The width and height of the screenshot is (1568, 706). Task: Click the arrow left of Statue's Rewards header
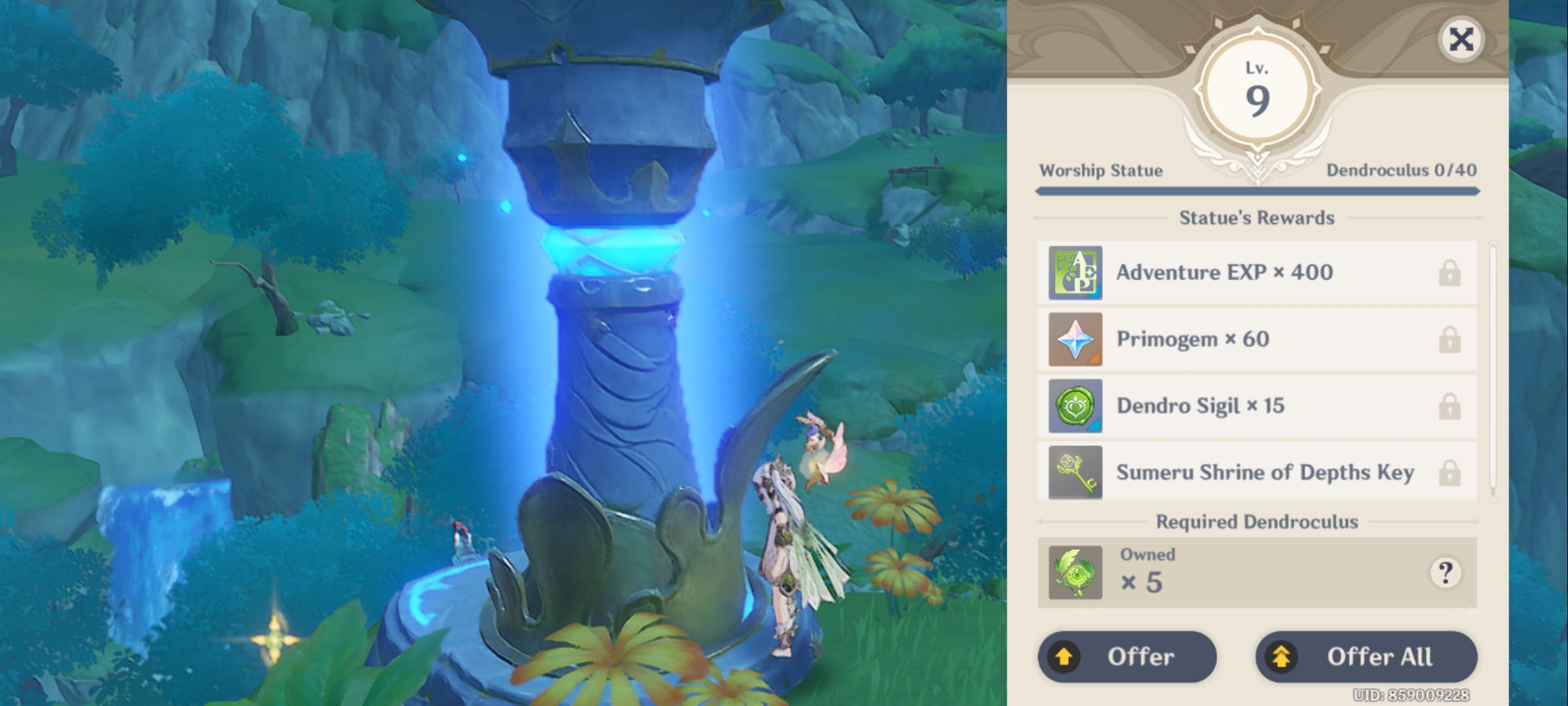(x=1041, y=218)
